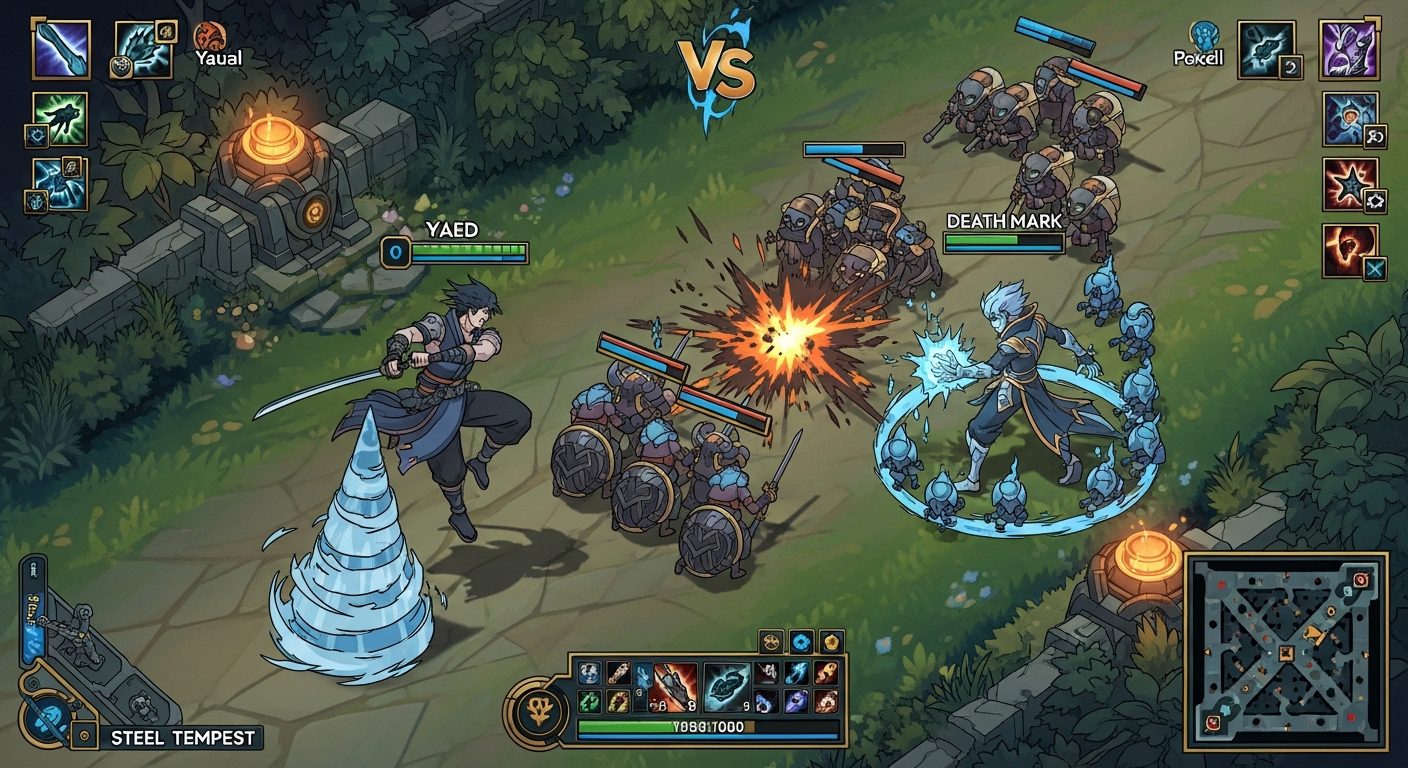Select the glowing blue blade ability icon
This screenshot has height=768, width=1408.
[x=62, y=49]
